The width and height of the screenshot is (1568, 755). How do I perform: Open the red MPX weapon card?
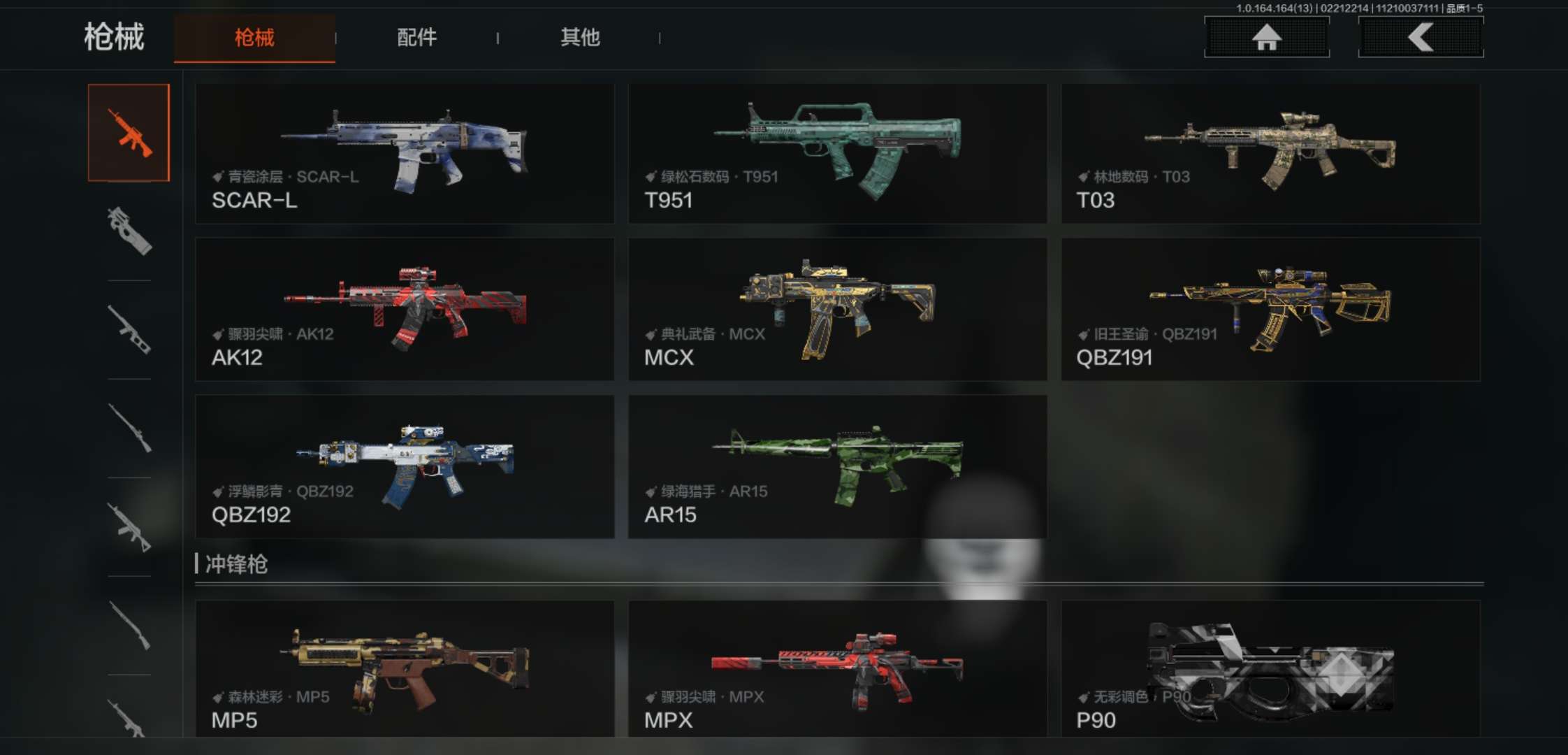pos(837,668)
